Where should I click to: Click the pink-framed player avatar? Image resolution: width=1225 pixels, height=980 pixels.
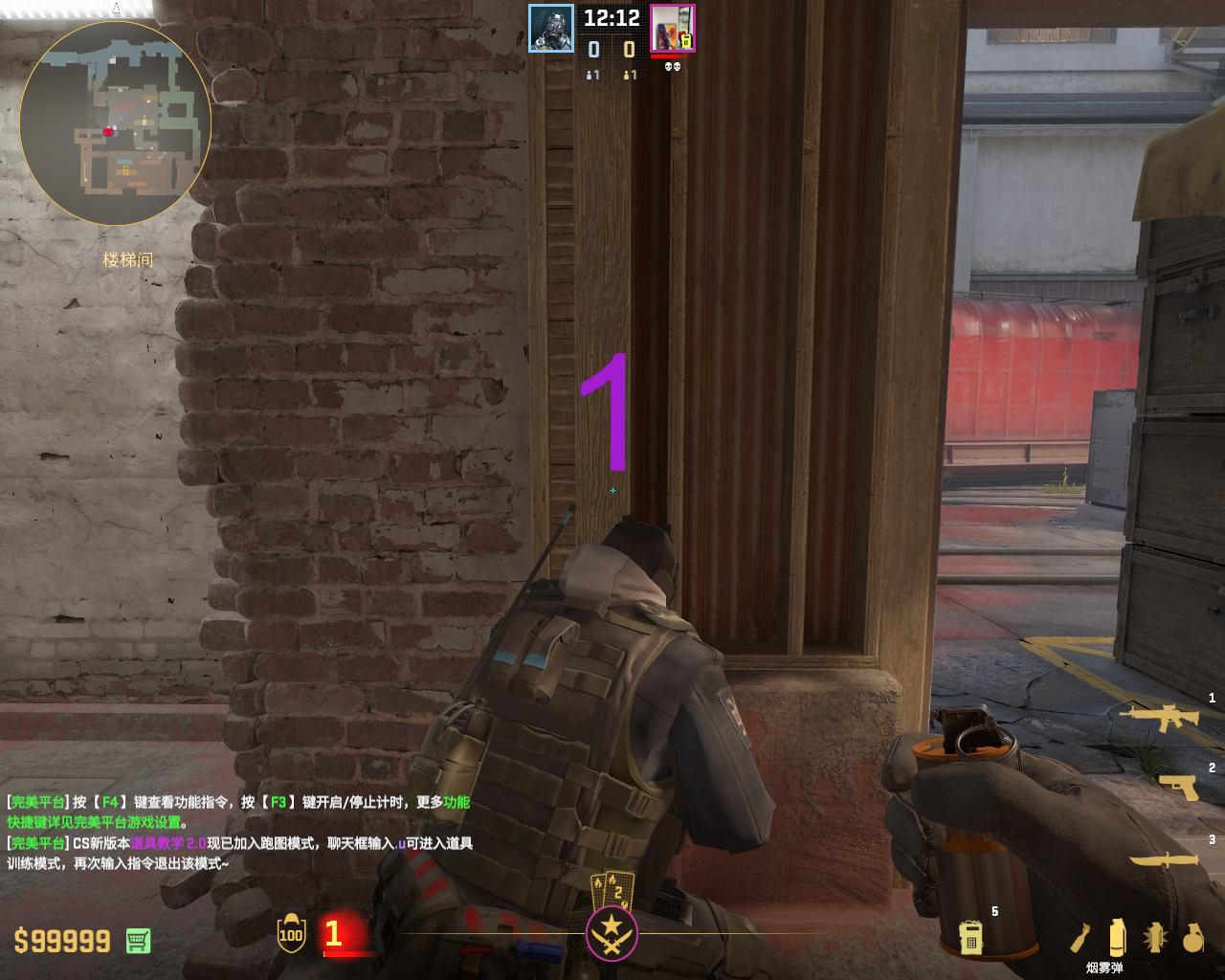pos(672,29)
